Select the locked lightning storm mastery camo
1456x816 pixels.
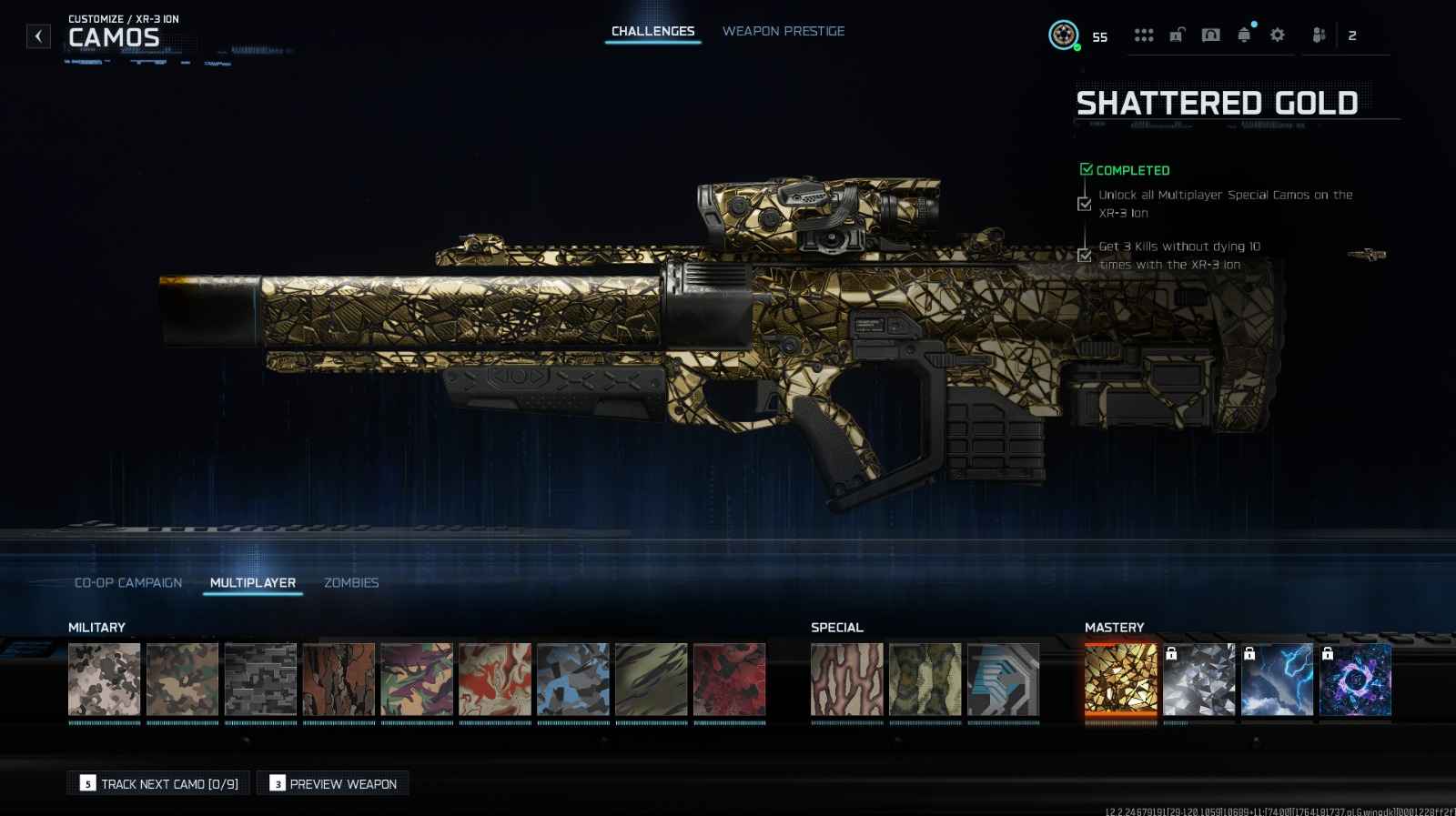click(x=1277, y=680)
